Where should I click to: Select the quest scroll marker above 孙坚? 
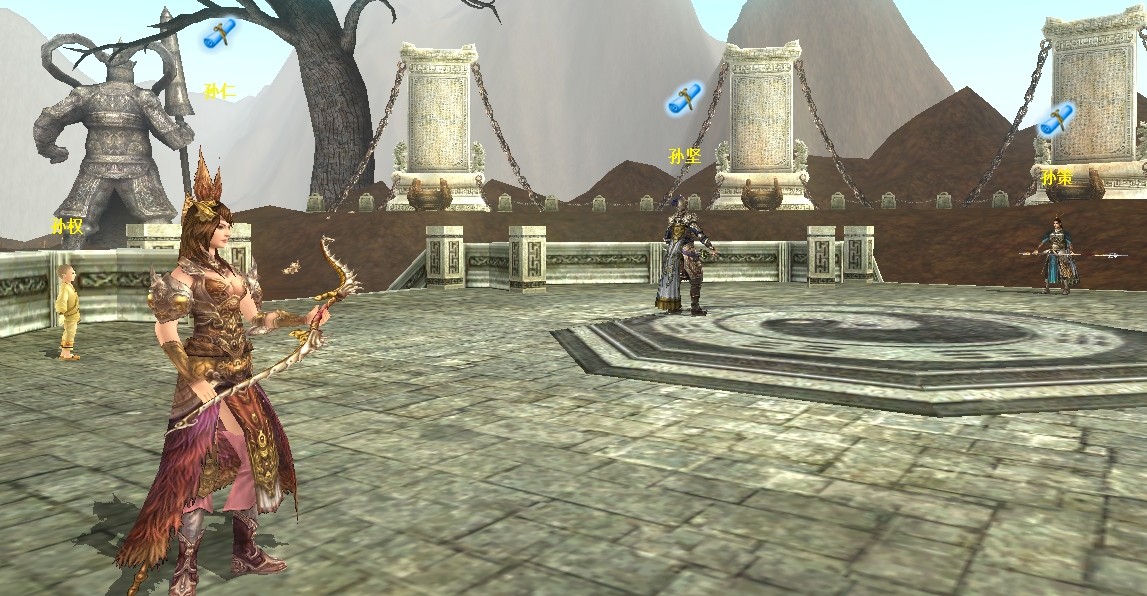(685, 99)
